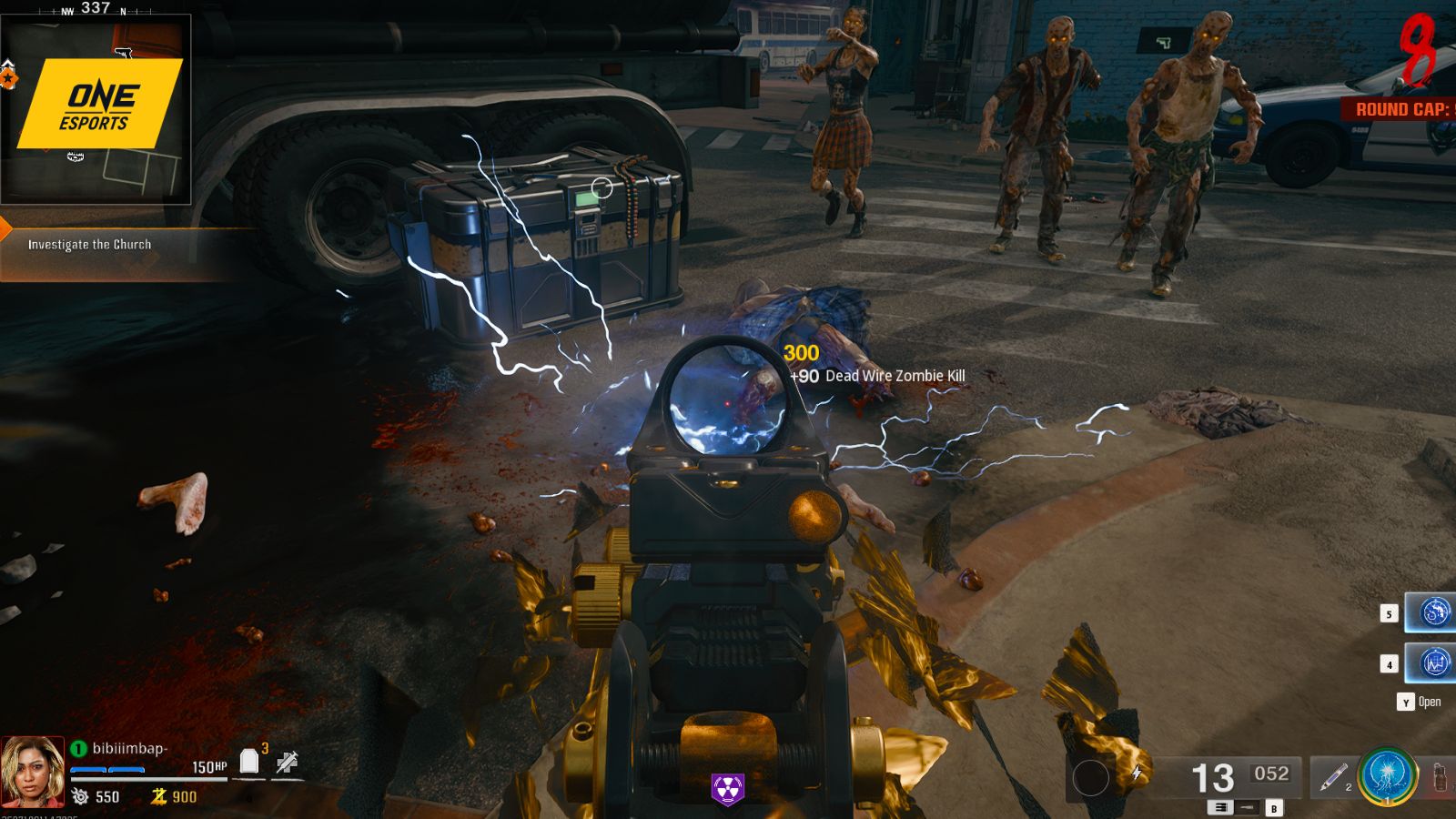Image resolution: width=1456 pixels, height=819 pixels.
Task: Click the +90 Dead Wire Zombie Kill notification
Action: click(878, 374)
